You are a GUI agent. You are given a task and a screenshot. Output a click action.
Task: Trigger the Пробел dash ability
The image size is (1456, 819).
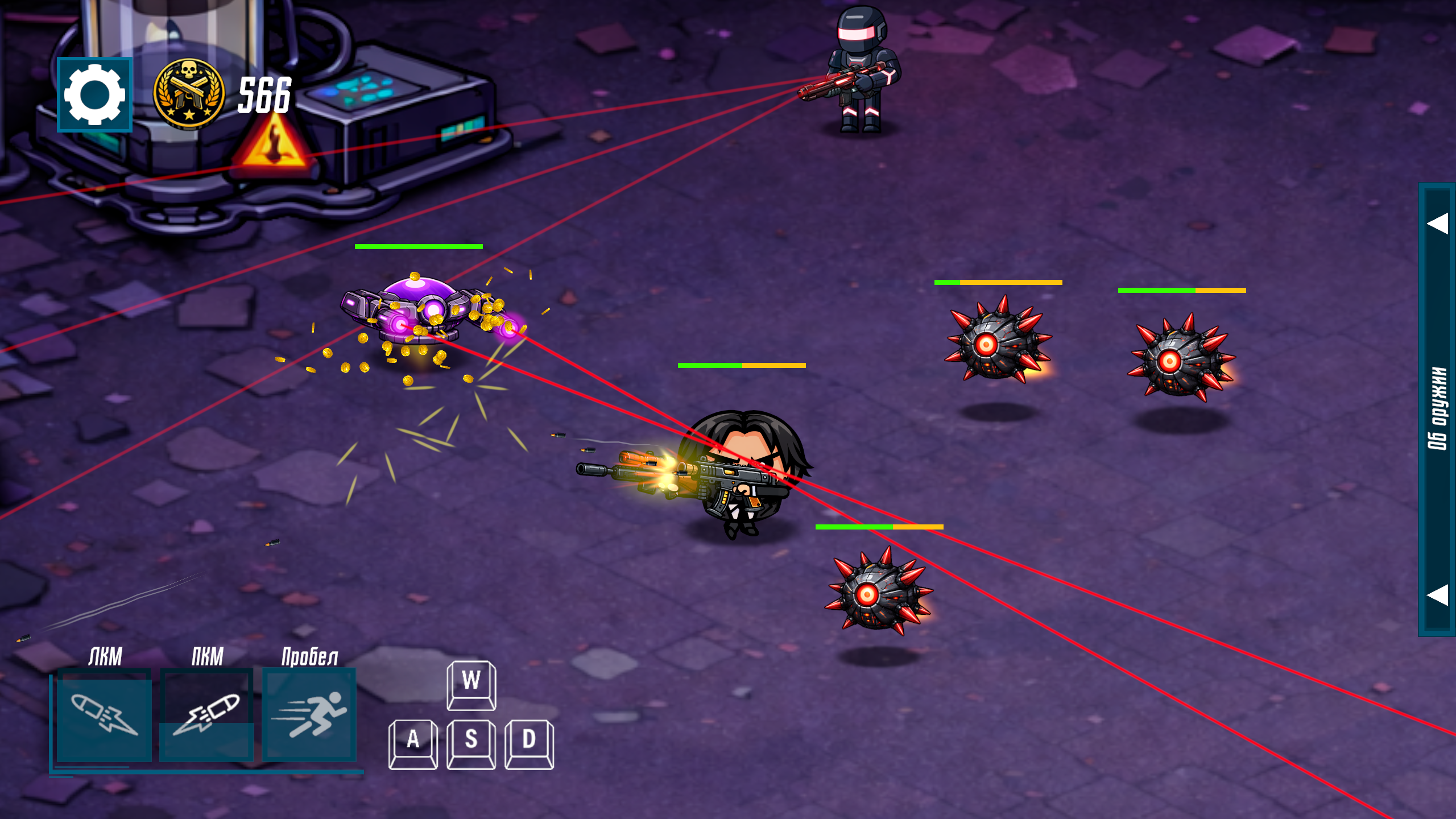coord(309,716)
